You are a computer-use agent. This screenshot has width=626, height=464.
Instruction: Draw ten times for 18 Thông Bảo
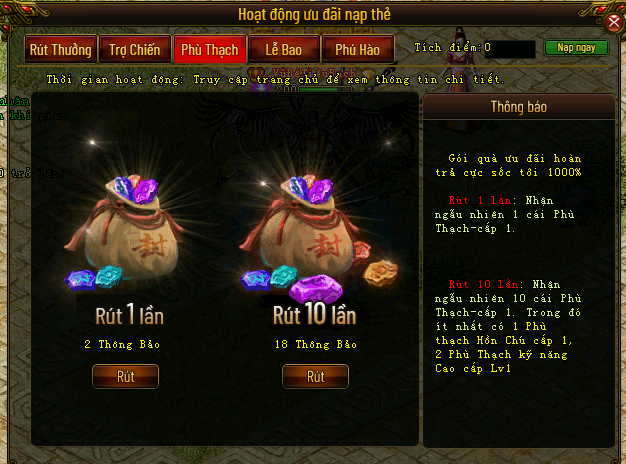click(315, 377)
